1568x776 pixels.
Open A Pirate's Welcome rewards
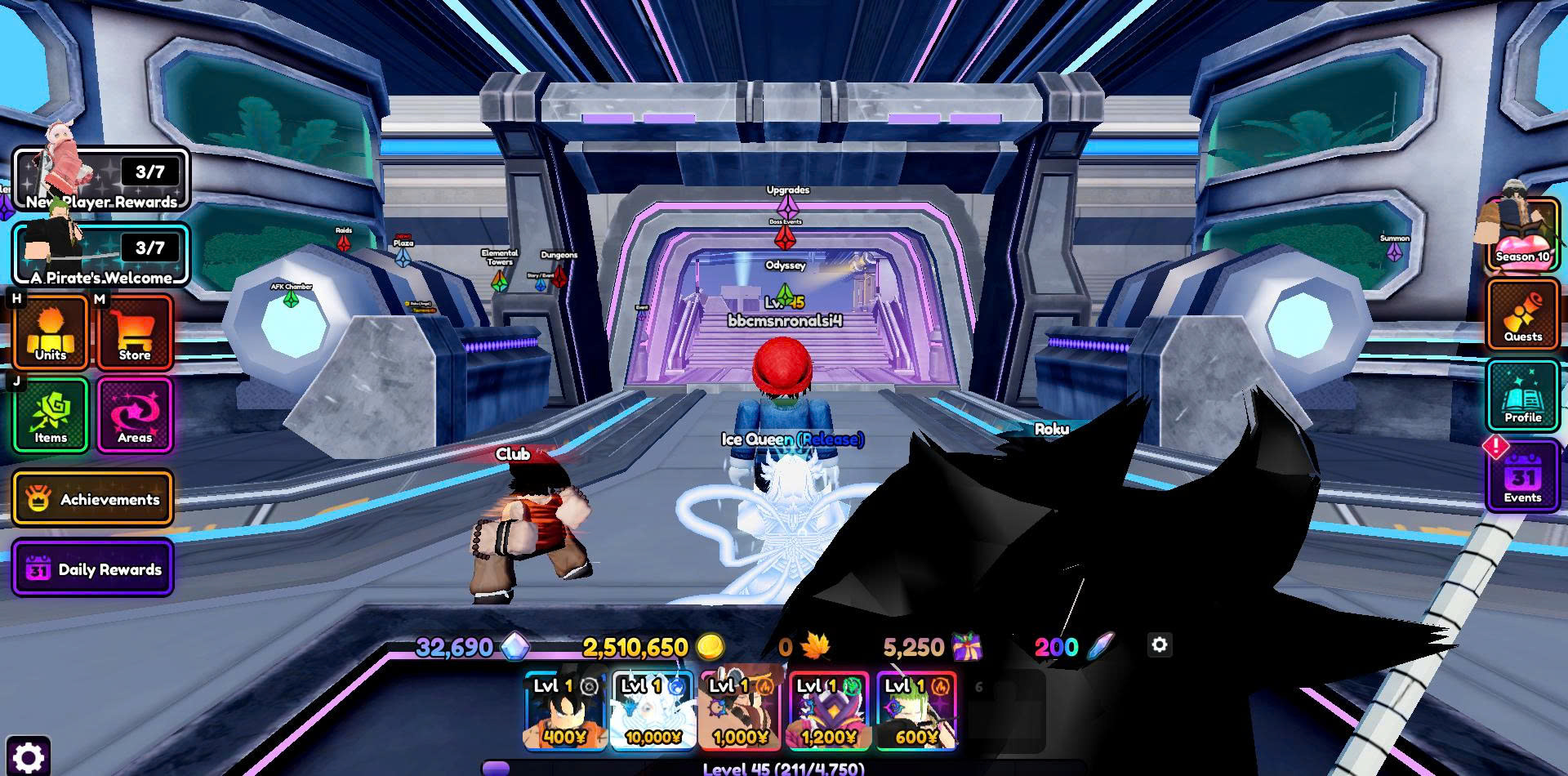pos(101,256)
